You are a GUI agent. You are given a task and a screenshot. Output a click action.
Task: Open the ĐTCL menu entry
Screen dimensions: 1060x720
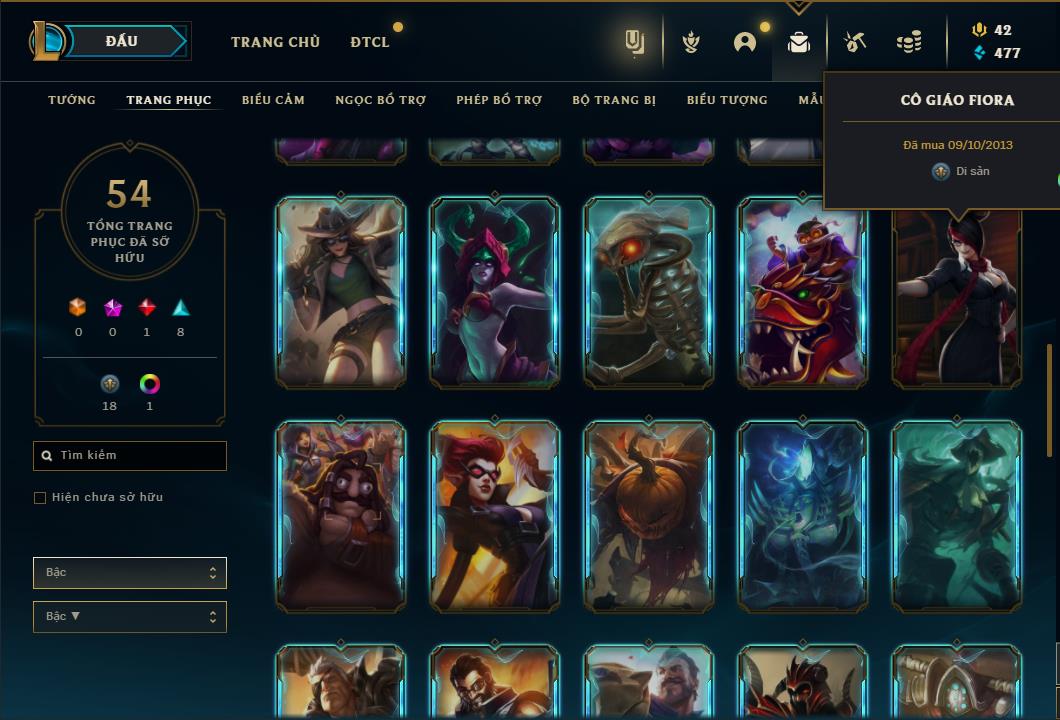tap(369, 42)
